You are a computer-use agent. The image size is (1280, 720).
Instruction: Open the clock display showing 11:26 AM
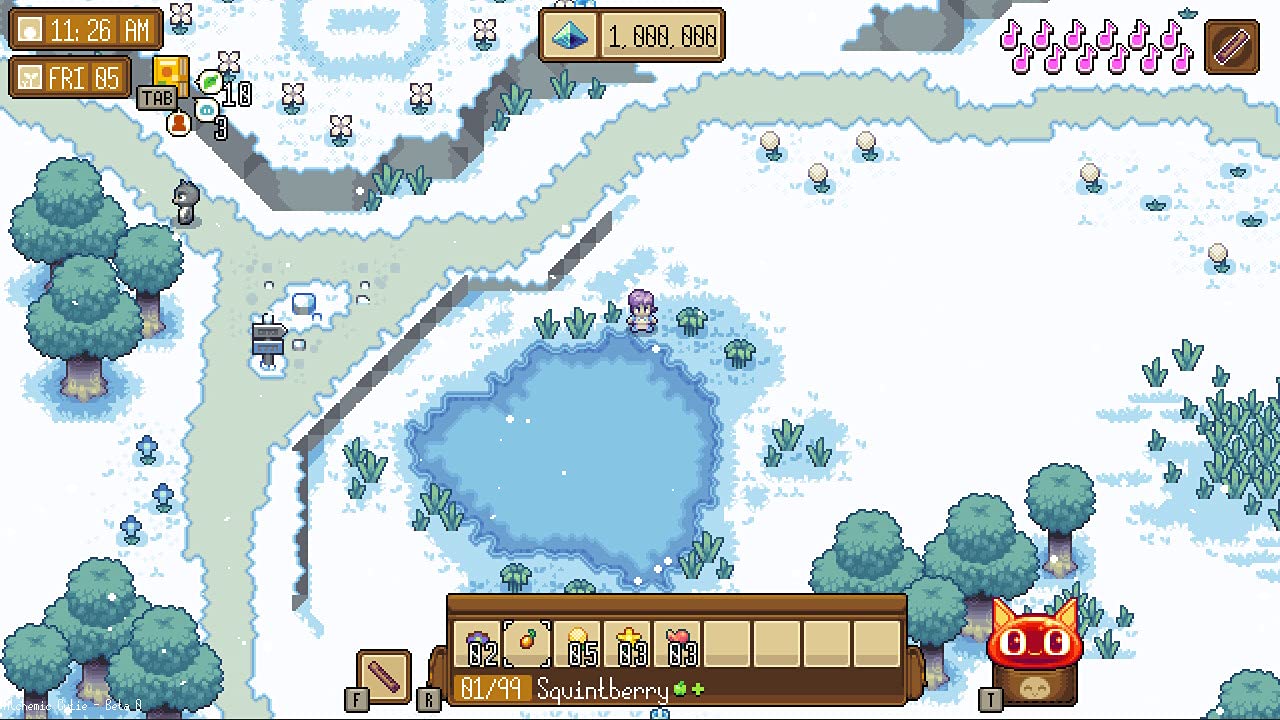(x=86, y=29)
